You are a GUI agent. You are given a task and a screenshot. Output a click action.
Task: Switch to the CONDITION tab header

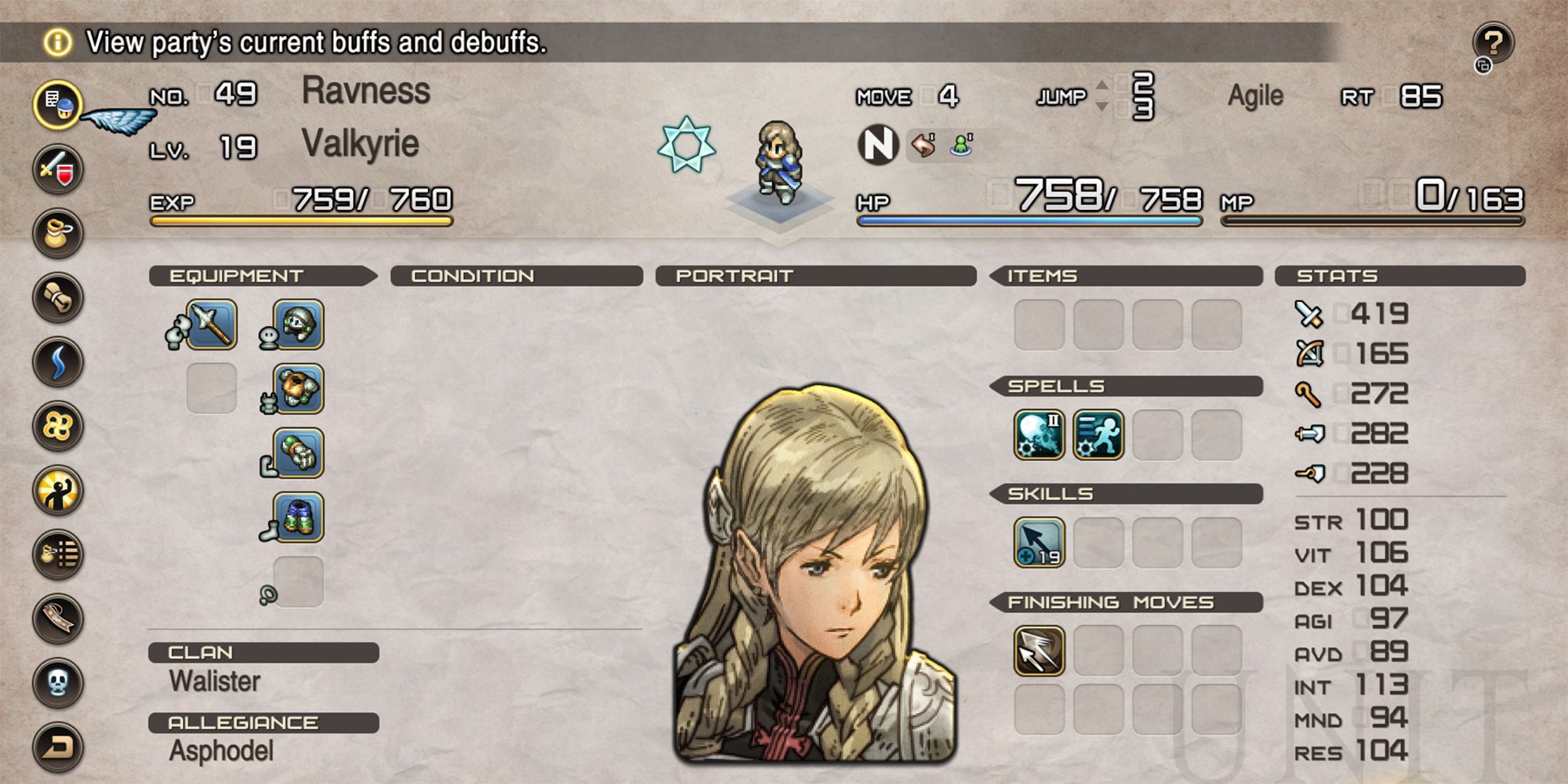click(x=474, y=275)
